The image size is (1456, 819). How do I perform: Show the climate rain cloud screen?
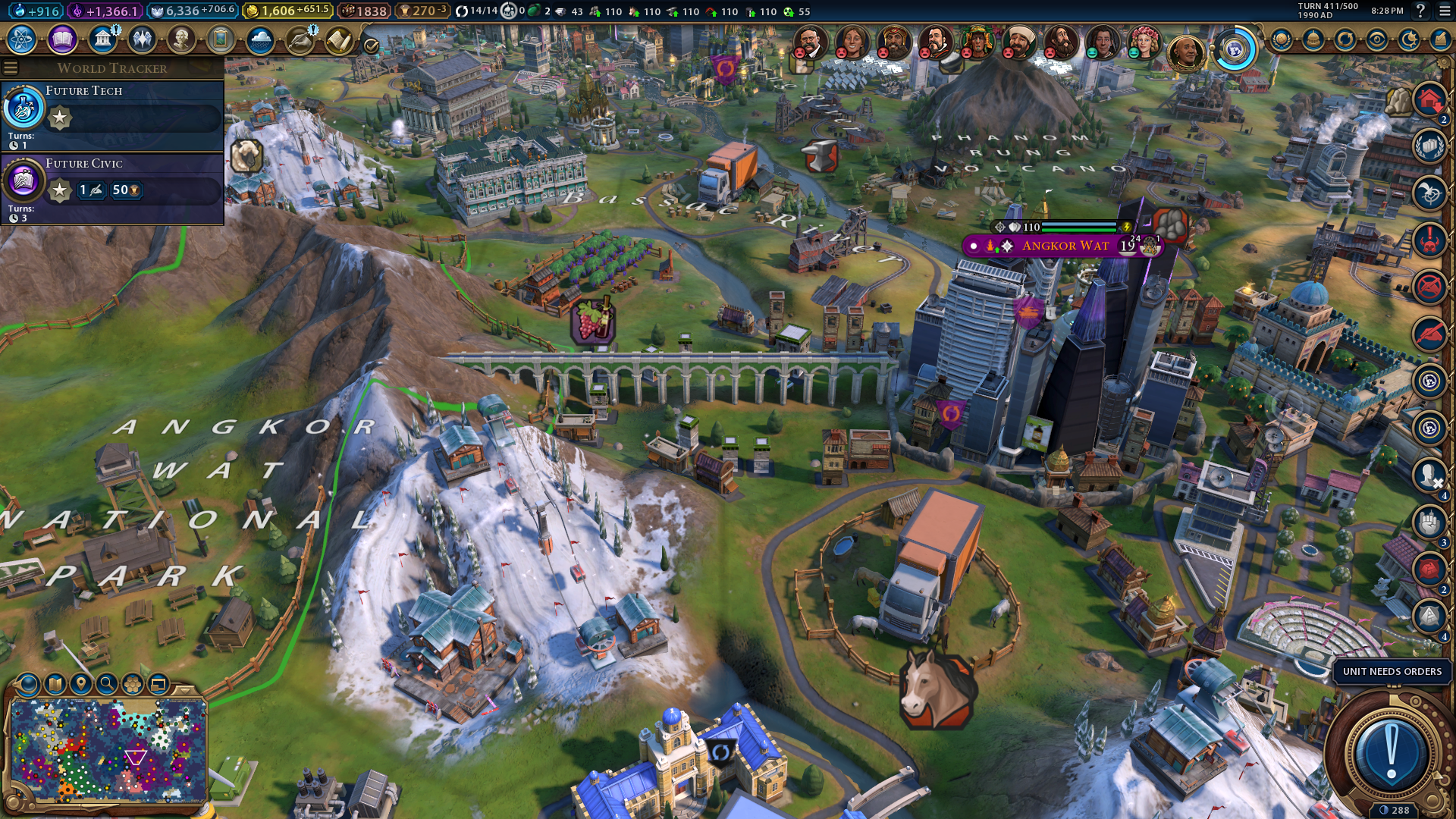260,39
